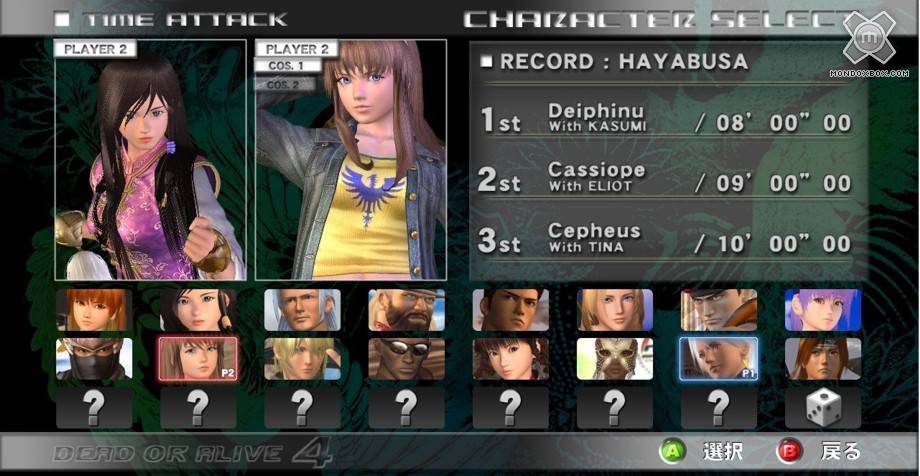The image size is (920, 476).
Task: Pick the silver-haired man portrait
Action: (x=302, y=310)
